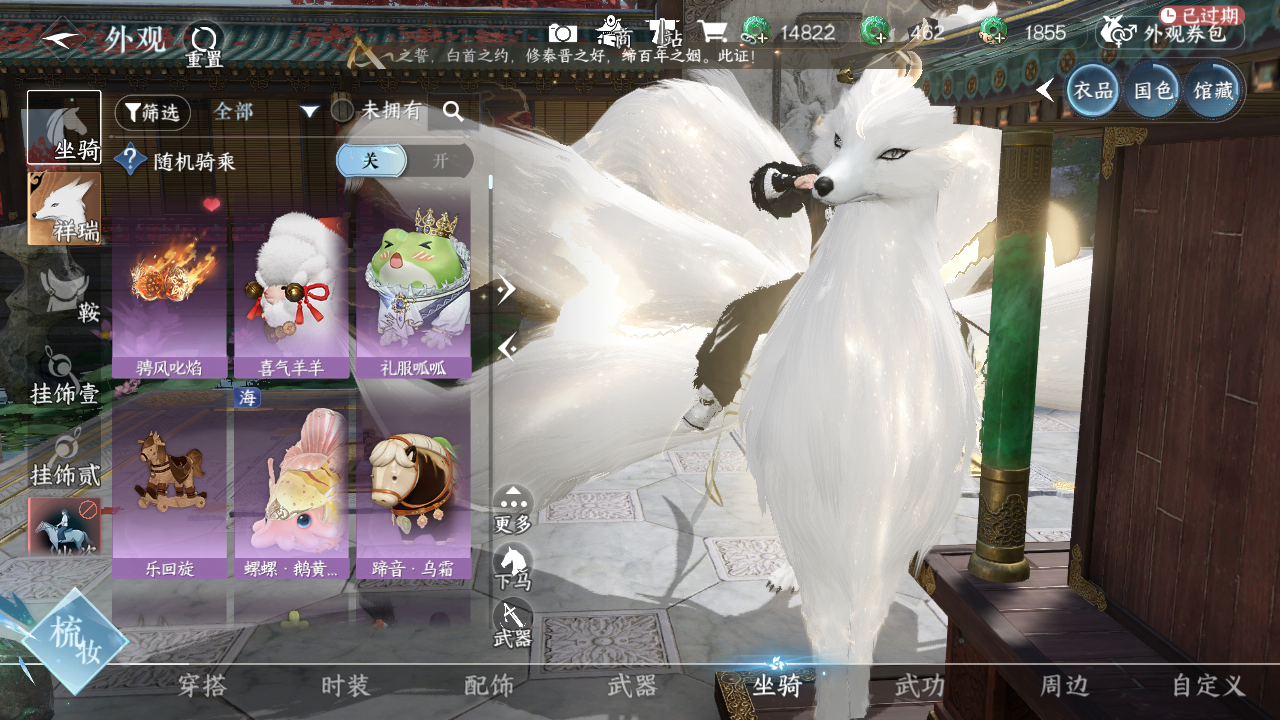Switch to the 武功 bottom tab

tap(920, 686)
